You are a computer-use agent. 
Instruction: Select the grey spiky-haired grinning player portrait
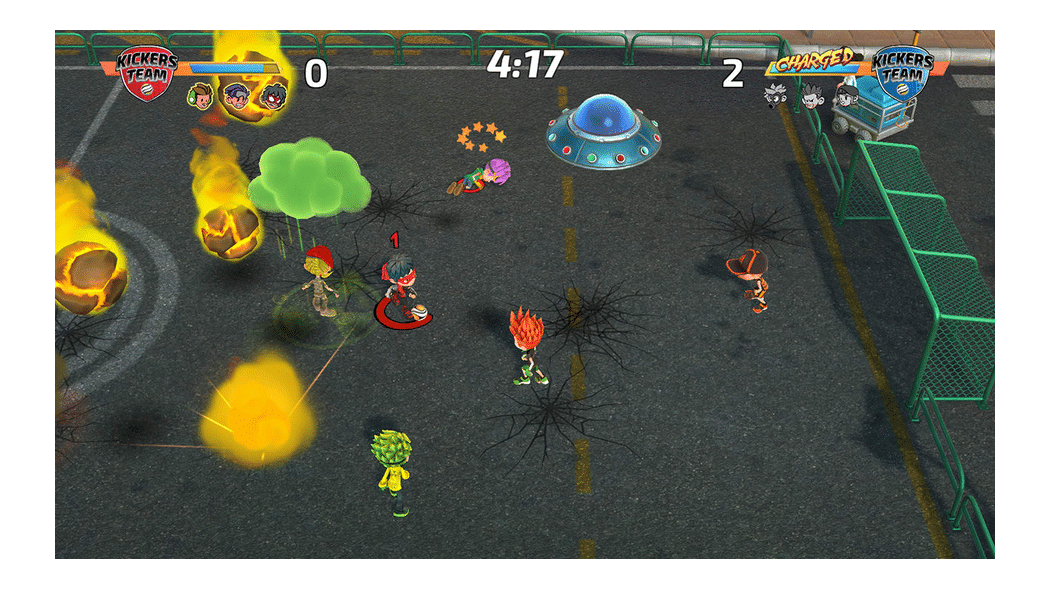(x=811, y=95)
